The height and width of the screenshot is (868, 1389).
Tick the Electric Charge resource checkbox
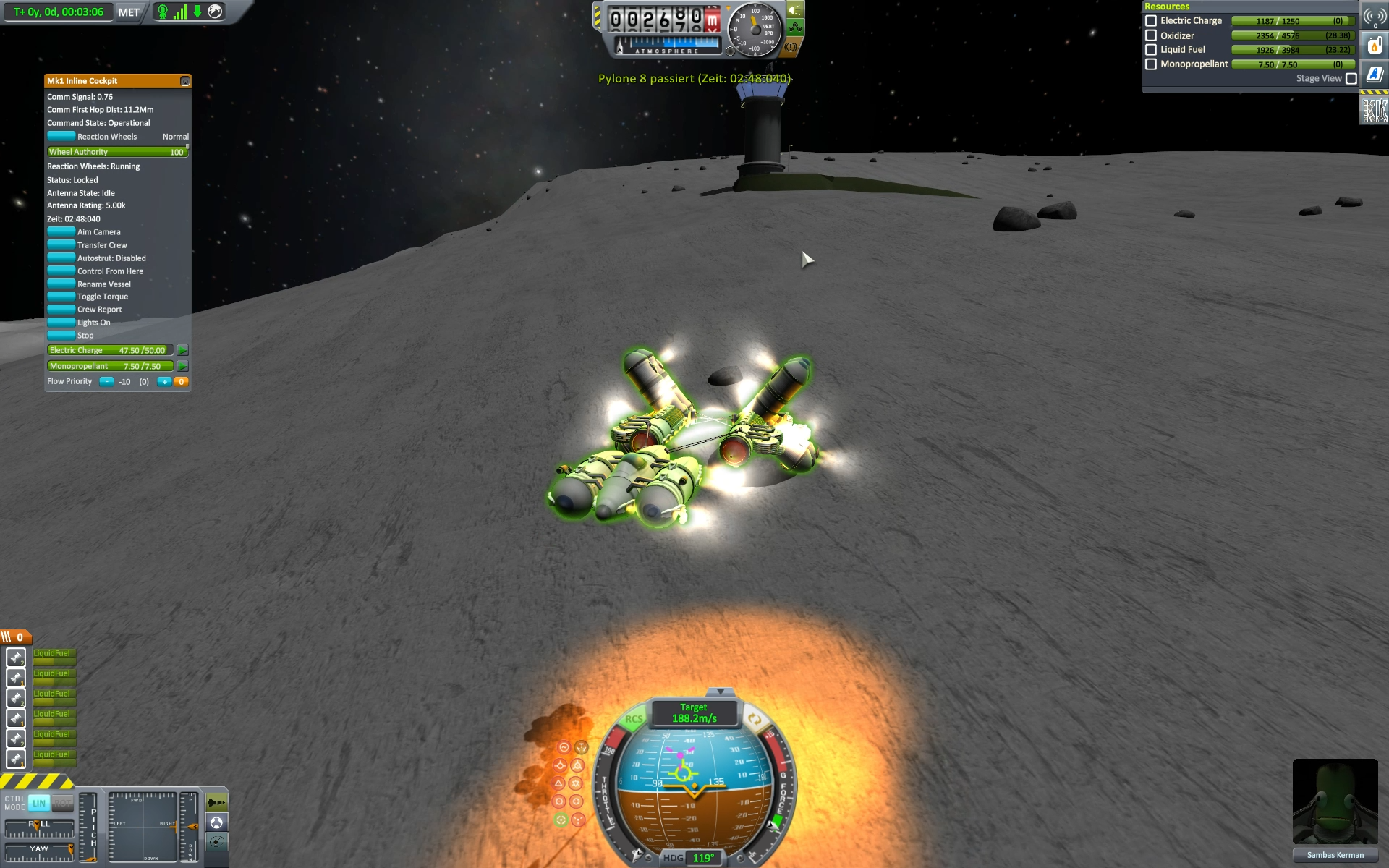point(1151,21)
